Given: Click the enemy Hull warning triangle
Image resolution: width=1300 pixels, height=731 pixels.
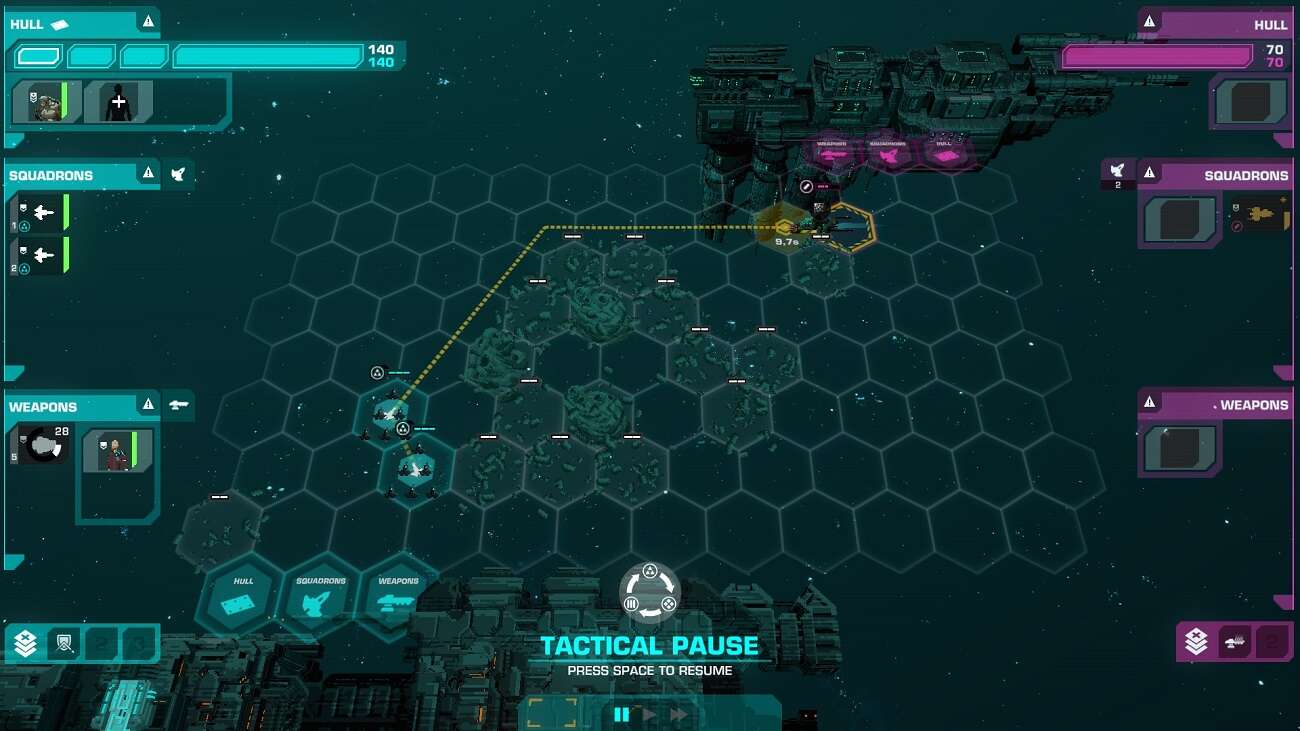Looking at the screenshot, I should tap(1149, 21).
